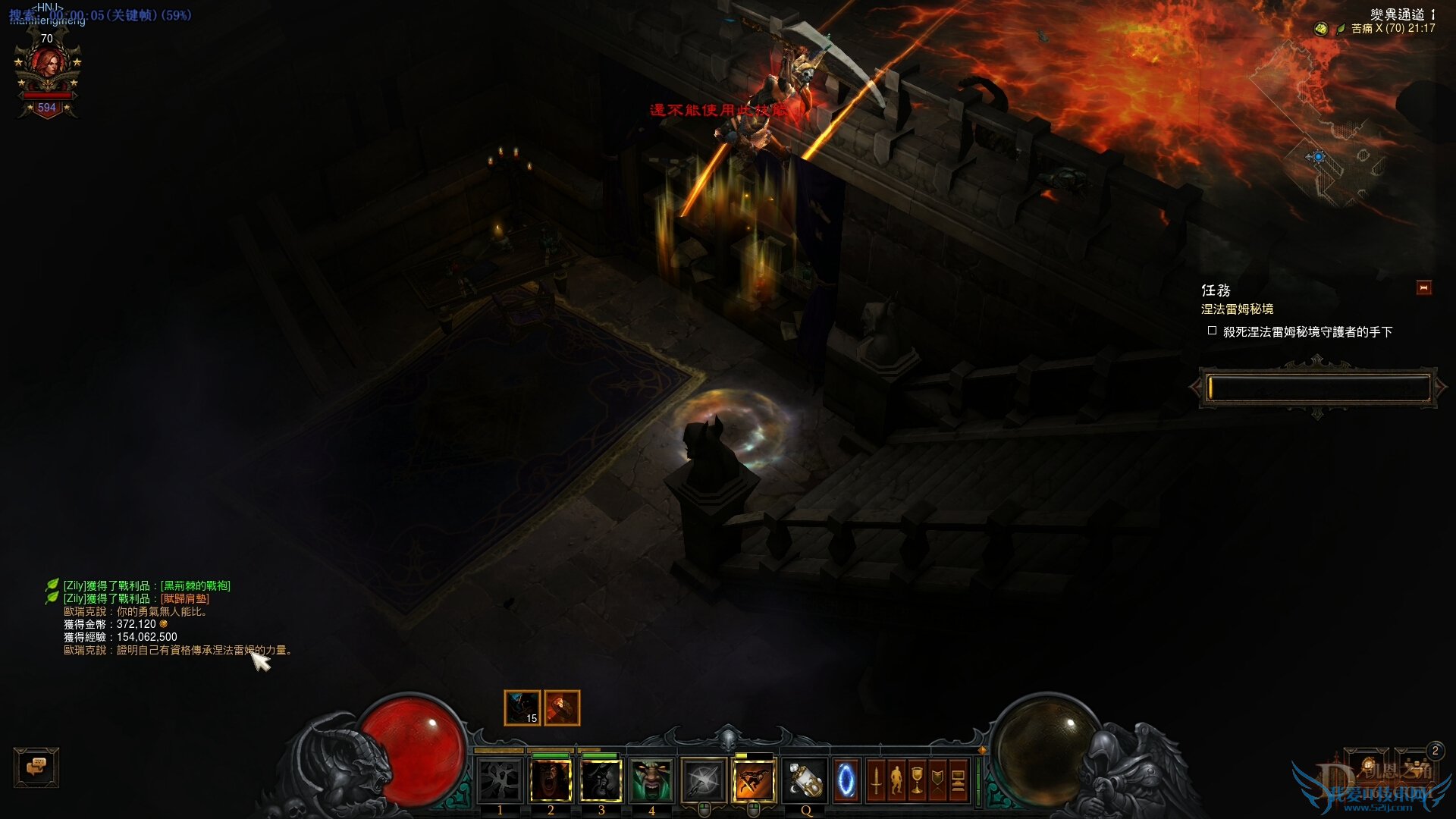Open the shield banner menu icon
This screenshot has width=1456, height=819.
937,781
